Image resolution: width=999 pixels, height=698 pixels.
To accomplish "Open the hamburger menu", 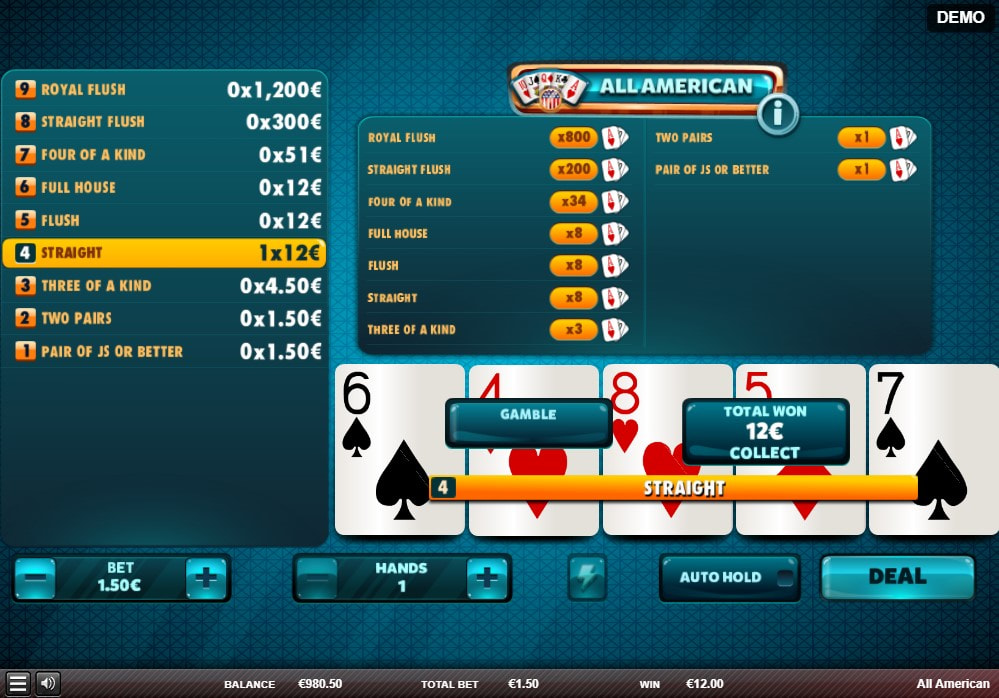I will click(17, 684).
